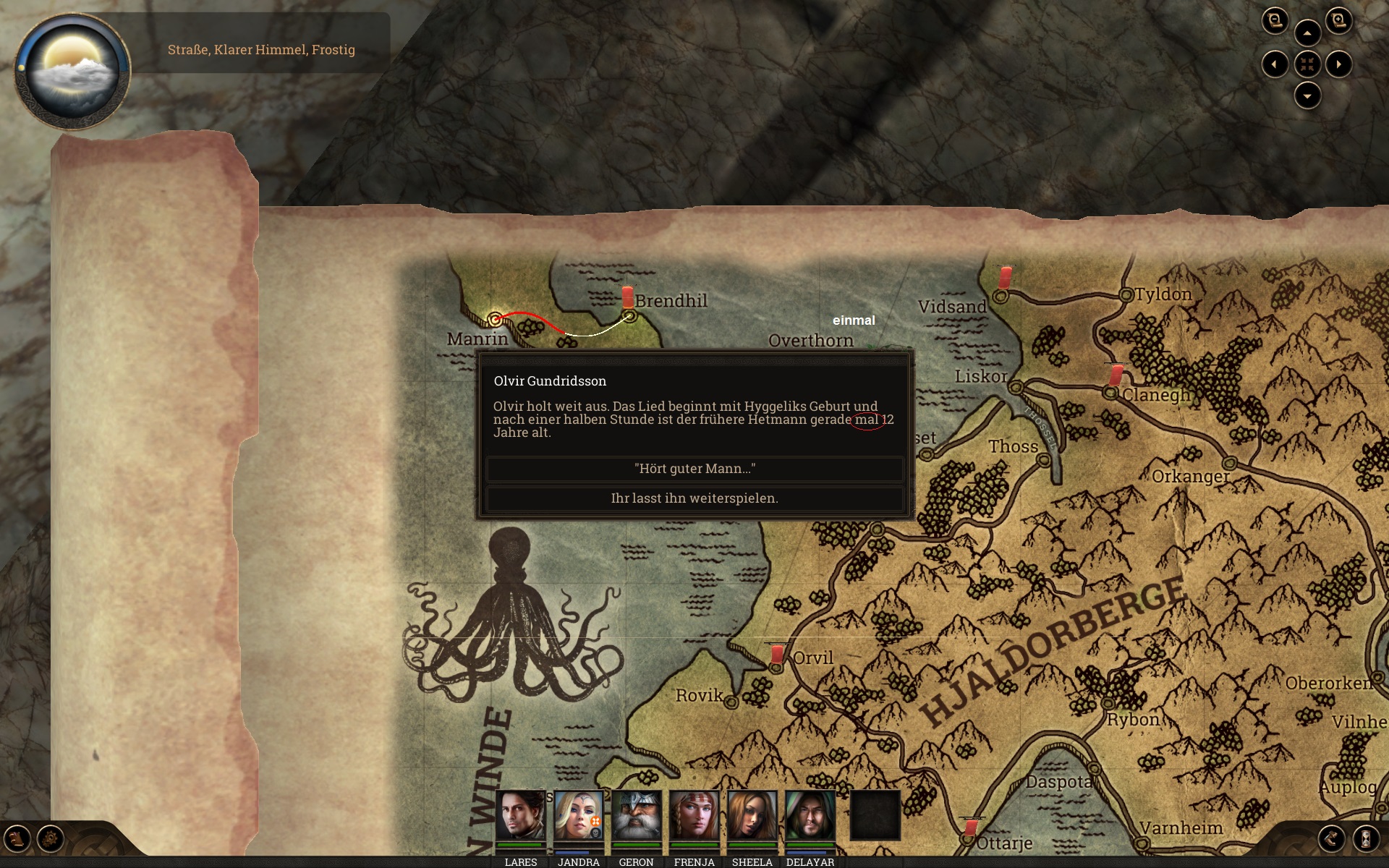Viewport: 1389px width, 868px height.
Task: Select Geron's portrait
Action: [x=636, y=815]
